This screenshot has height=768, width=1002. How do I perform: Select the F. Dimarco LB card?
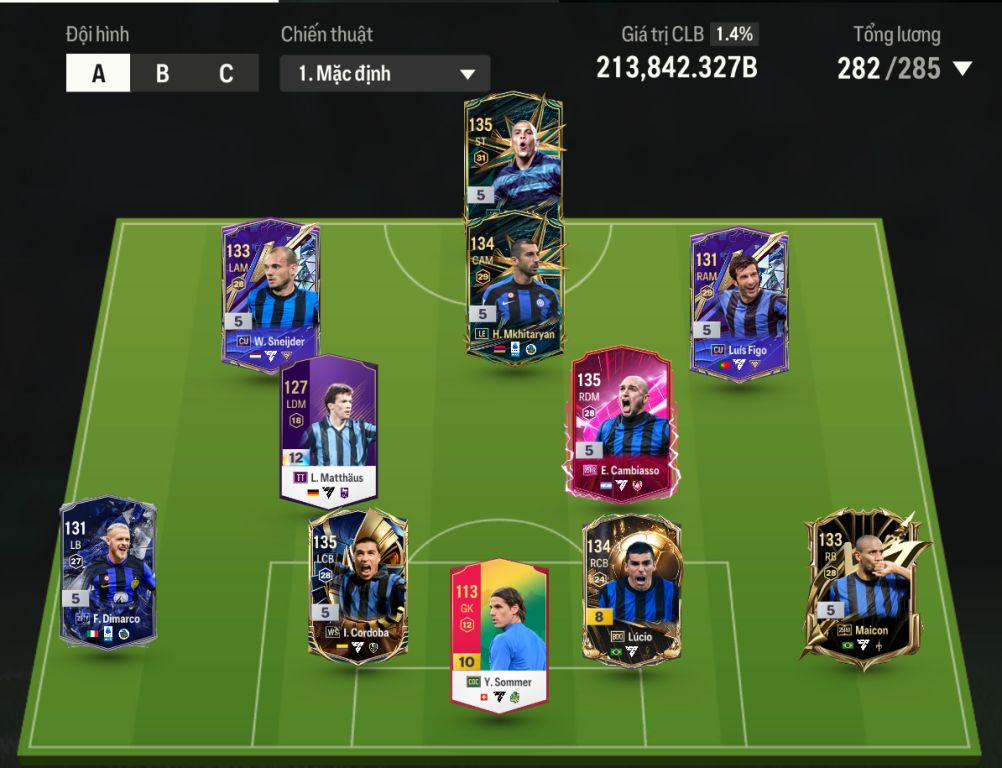[x=108, y=572]
